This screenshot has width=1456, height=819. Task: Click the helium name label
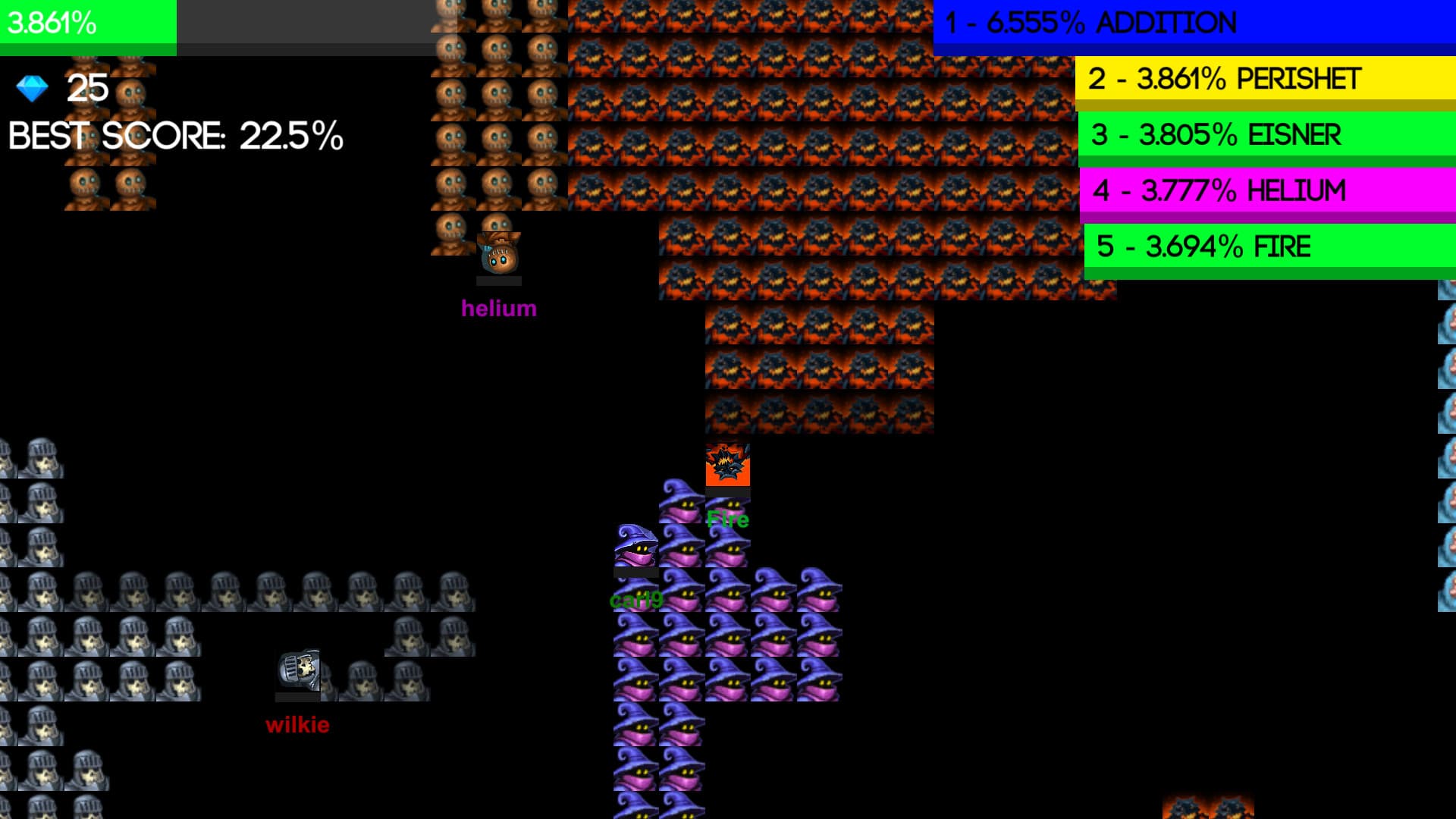500,308
